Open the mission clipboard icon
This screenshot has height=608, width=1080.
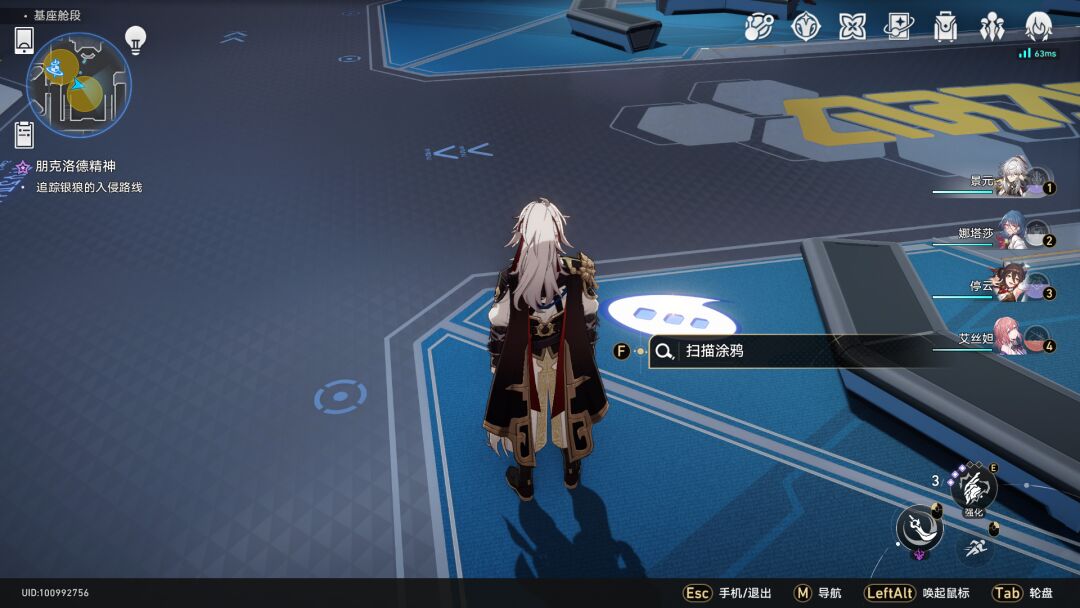click(25, 134)
